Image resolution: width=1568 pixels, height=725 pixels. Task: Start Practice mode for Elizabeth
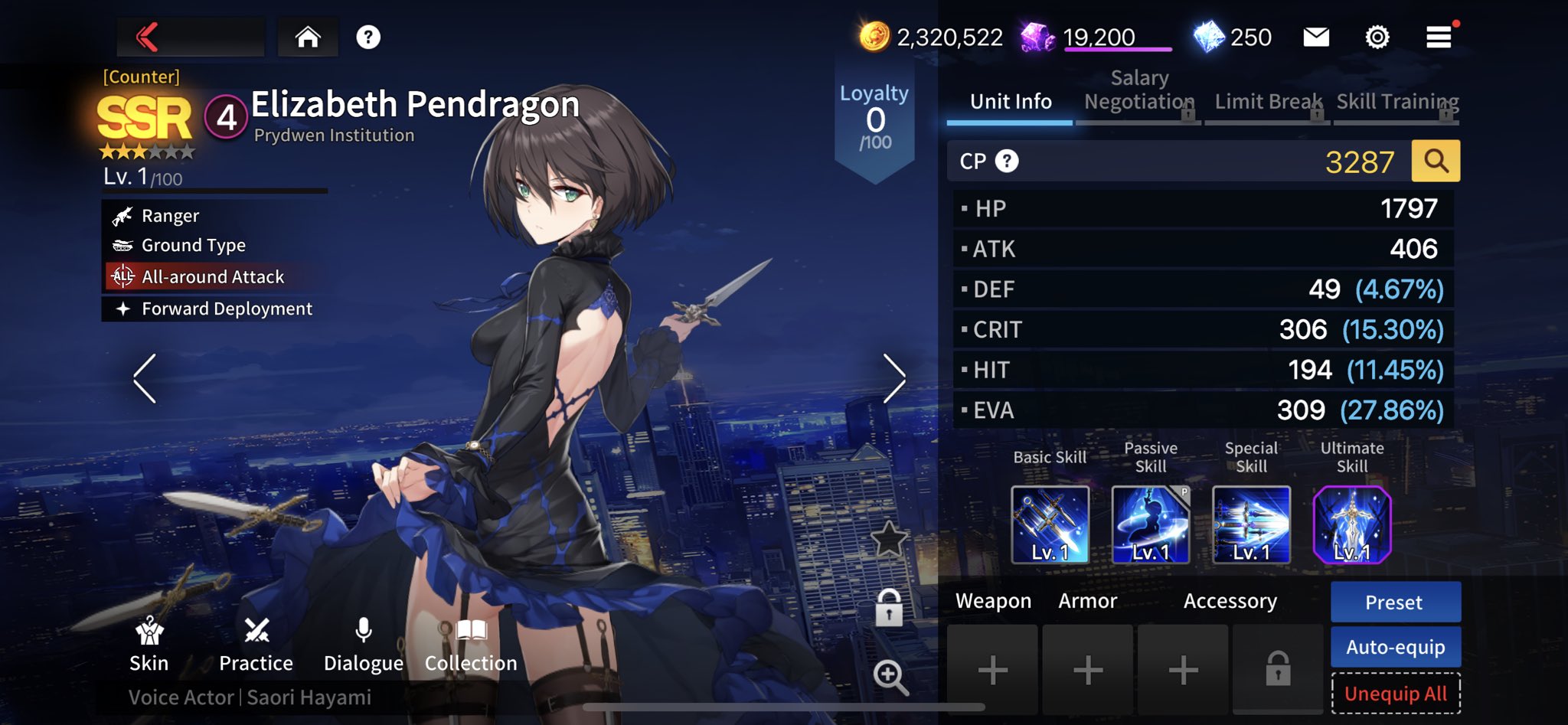coord(256,645)
